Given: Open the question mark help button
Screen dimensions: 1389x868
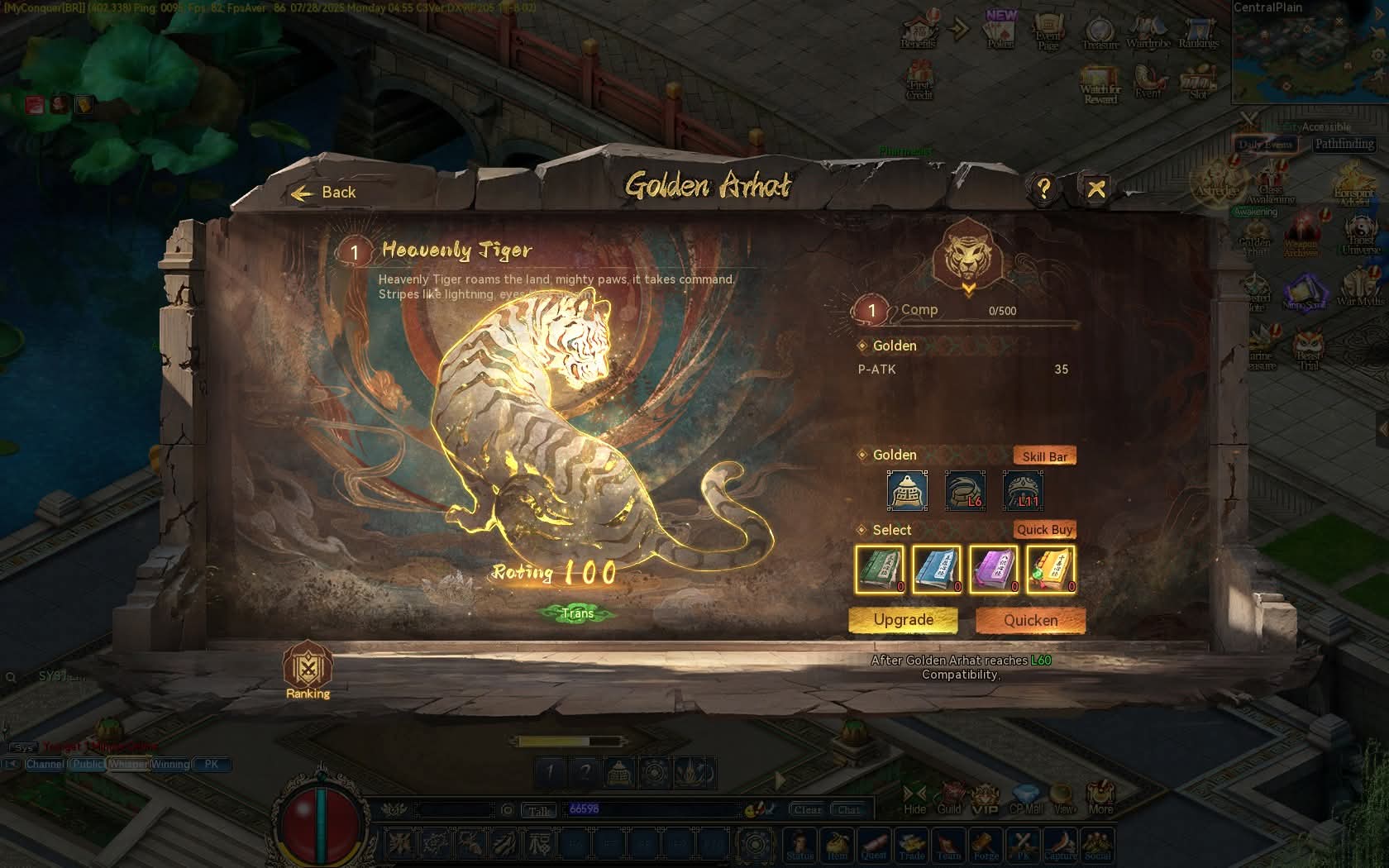Looking at the screenshot, I should [x=1043, y=189].
